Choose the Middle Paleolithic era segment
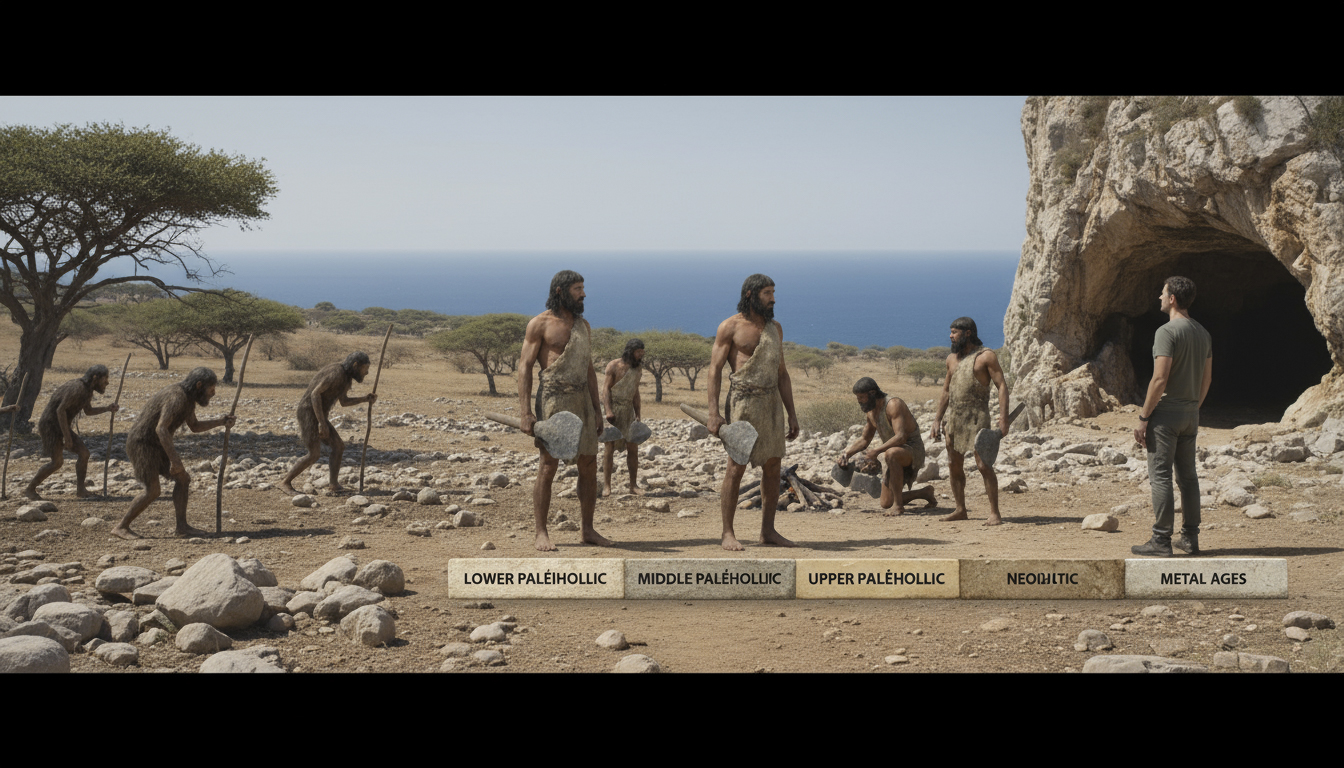 709,579
